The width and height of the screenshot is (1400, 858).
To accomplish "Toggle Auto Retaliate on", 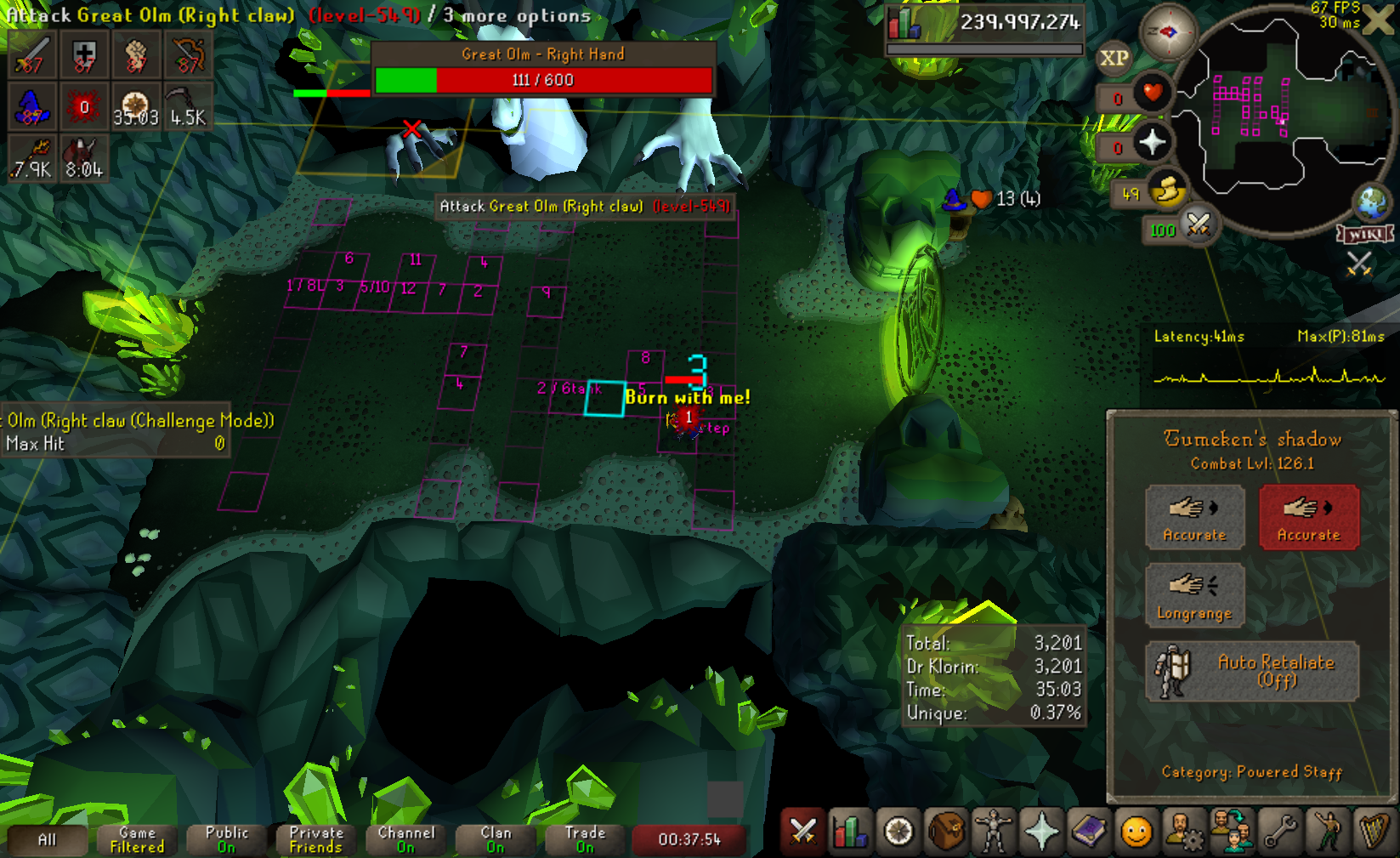I will (x=1252, y=671).
